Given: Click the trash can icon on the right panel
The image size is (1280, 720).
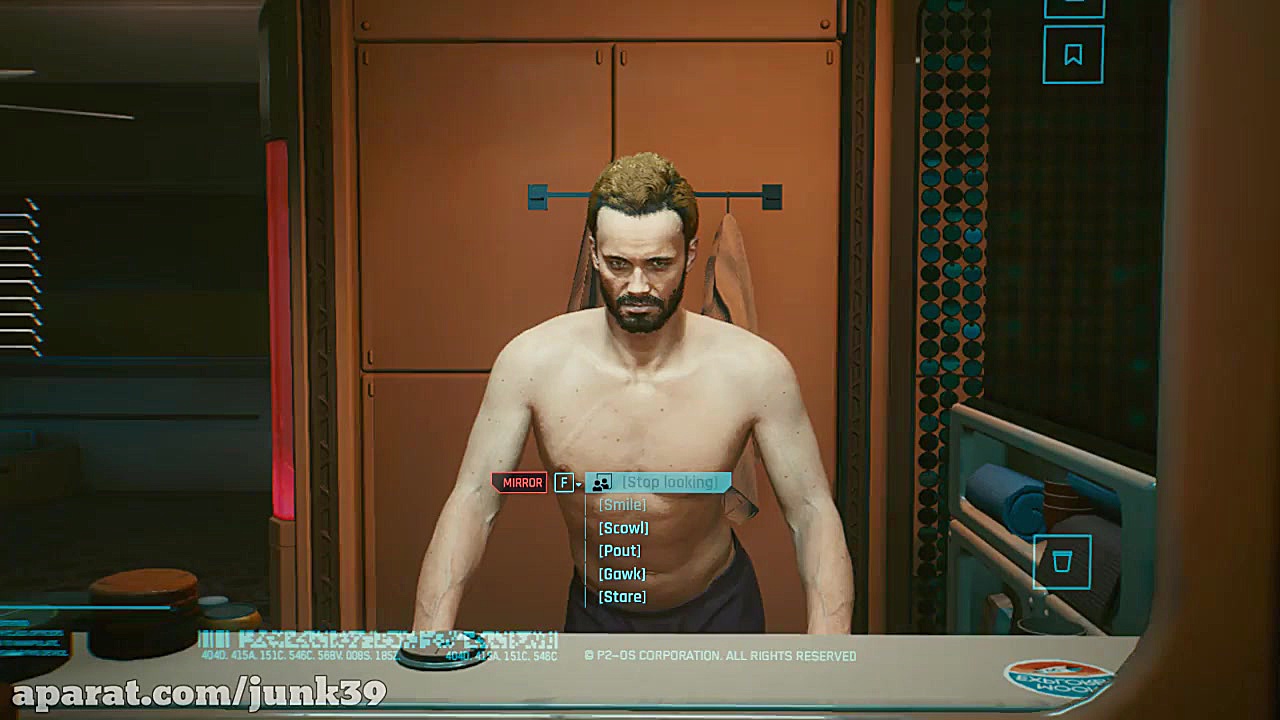Looking at the screenshot, I should [1063, 563].
